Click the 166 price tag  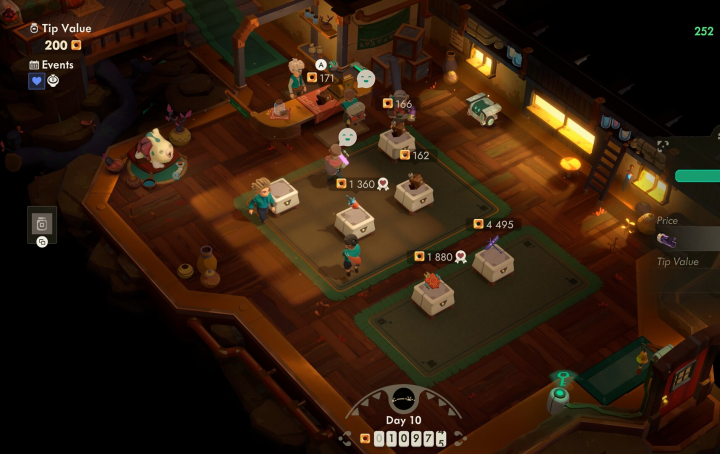pyautogui.click(x=397, y=103)
